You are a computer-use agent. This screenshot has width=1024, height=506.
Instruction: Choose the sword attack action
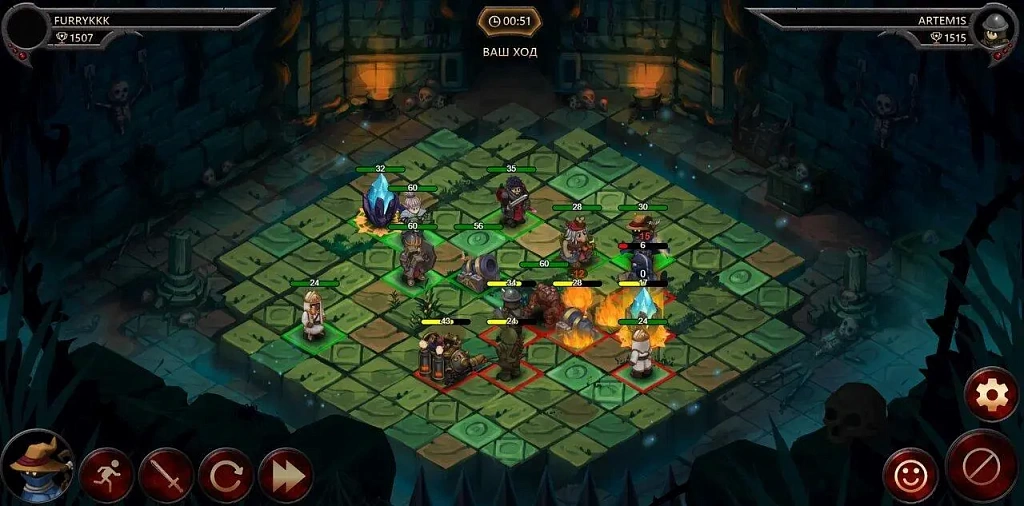[x=166, y=475]
